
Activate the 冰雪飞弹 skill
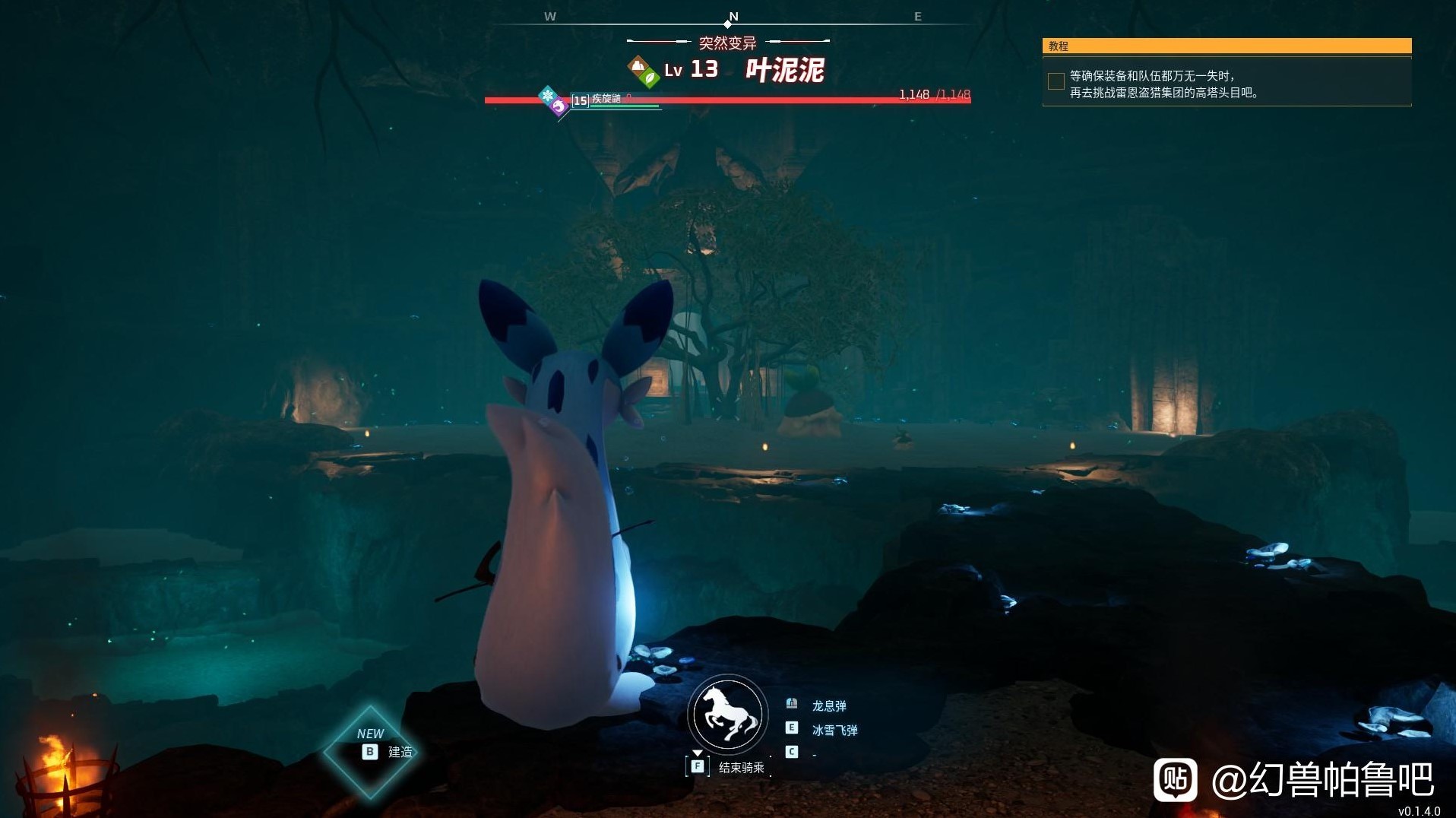click(834, 730)
